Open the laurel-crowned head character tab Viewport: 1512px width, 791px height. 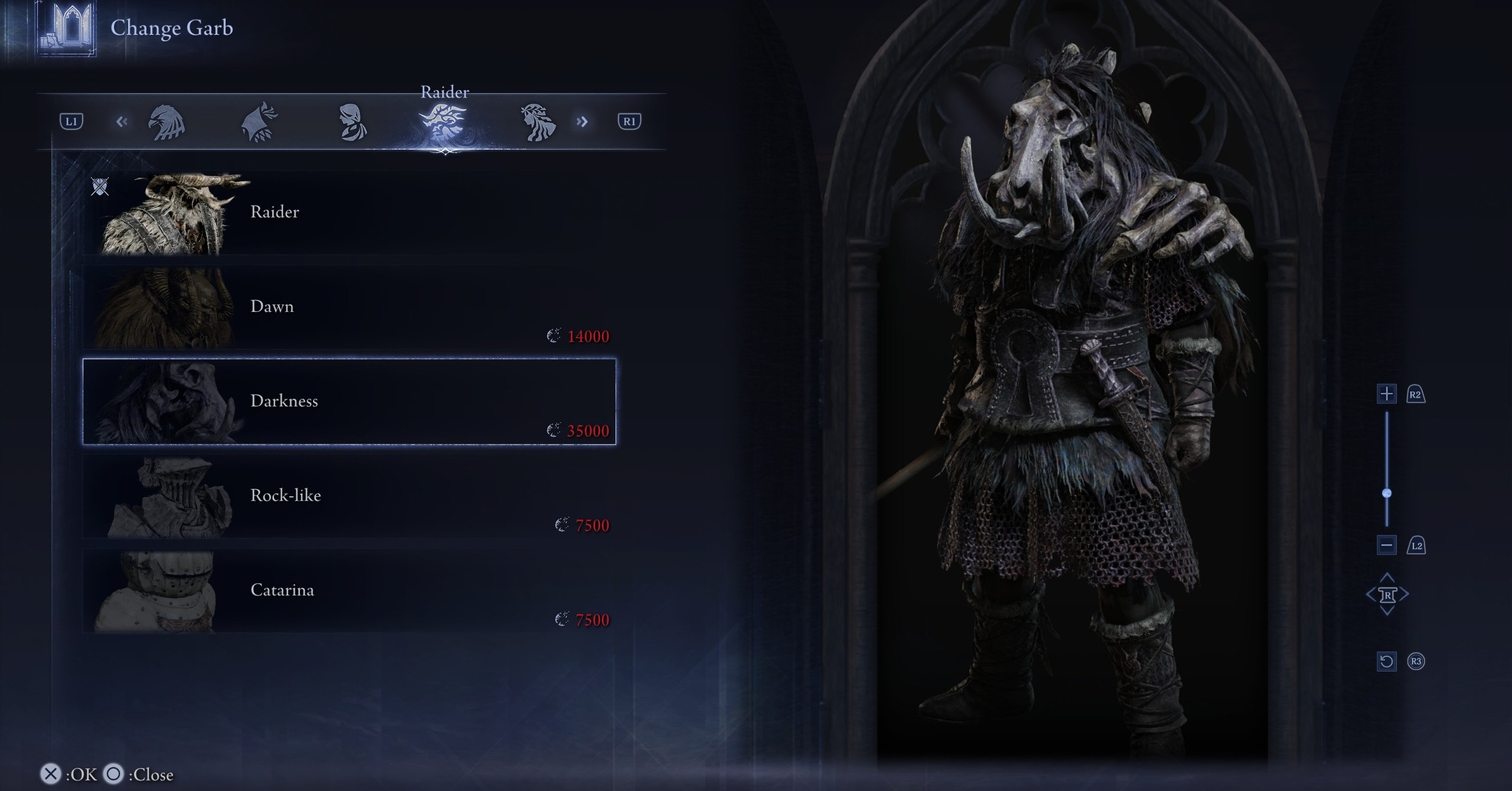(x=537, y=122)
